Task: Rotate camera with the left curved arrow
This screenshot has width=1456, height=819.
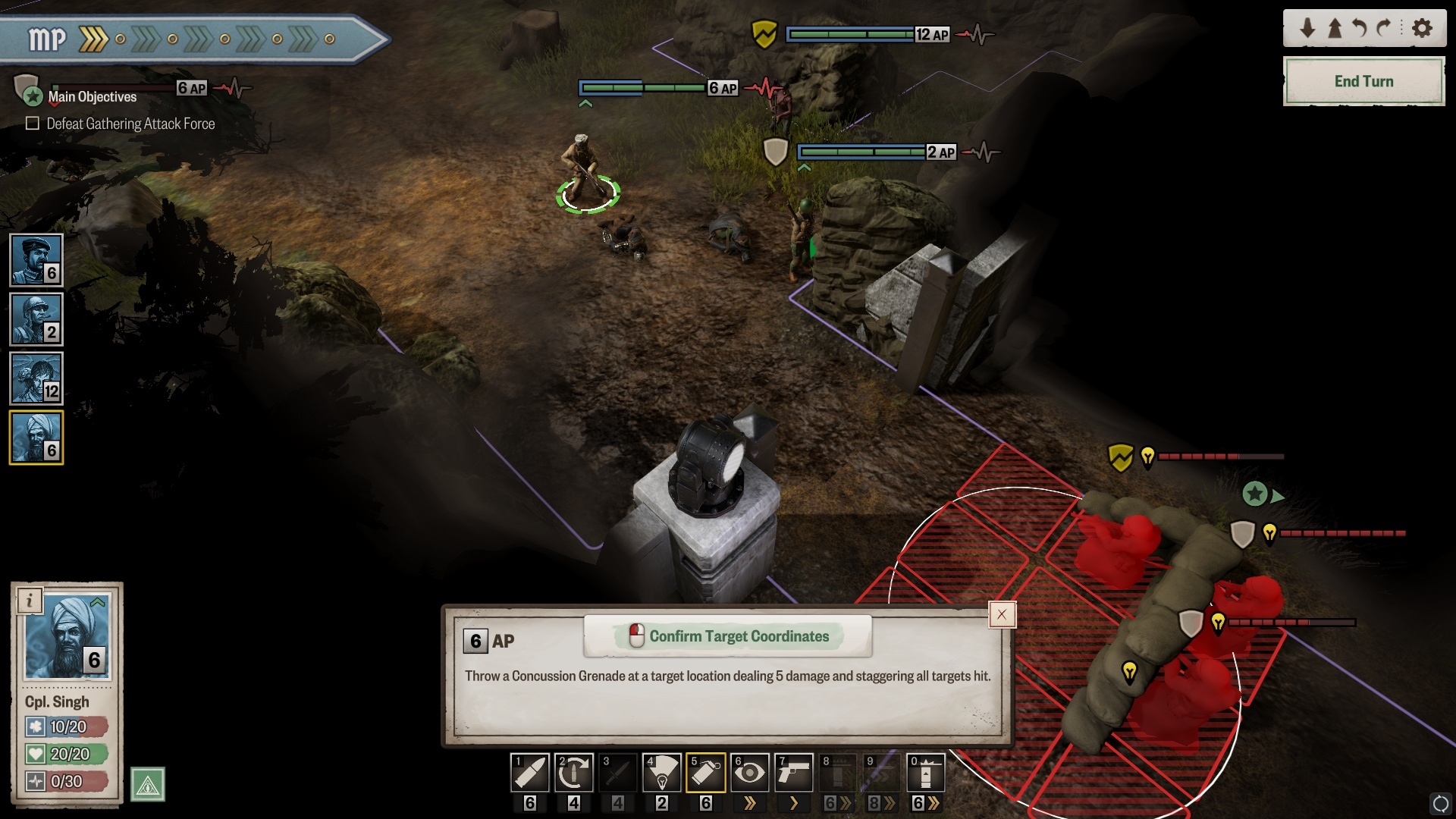Action: coord(1360,29)
